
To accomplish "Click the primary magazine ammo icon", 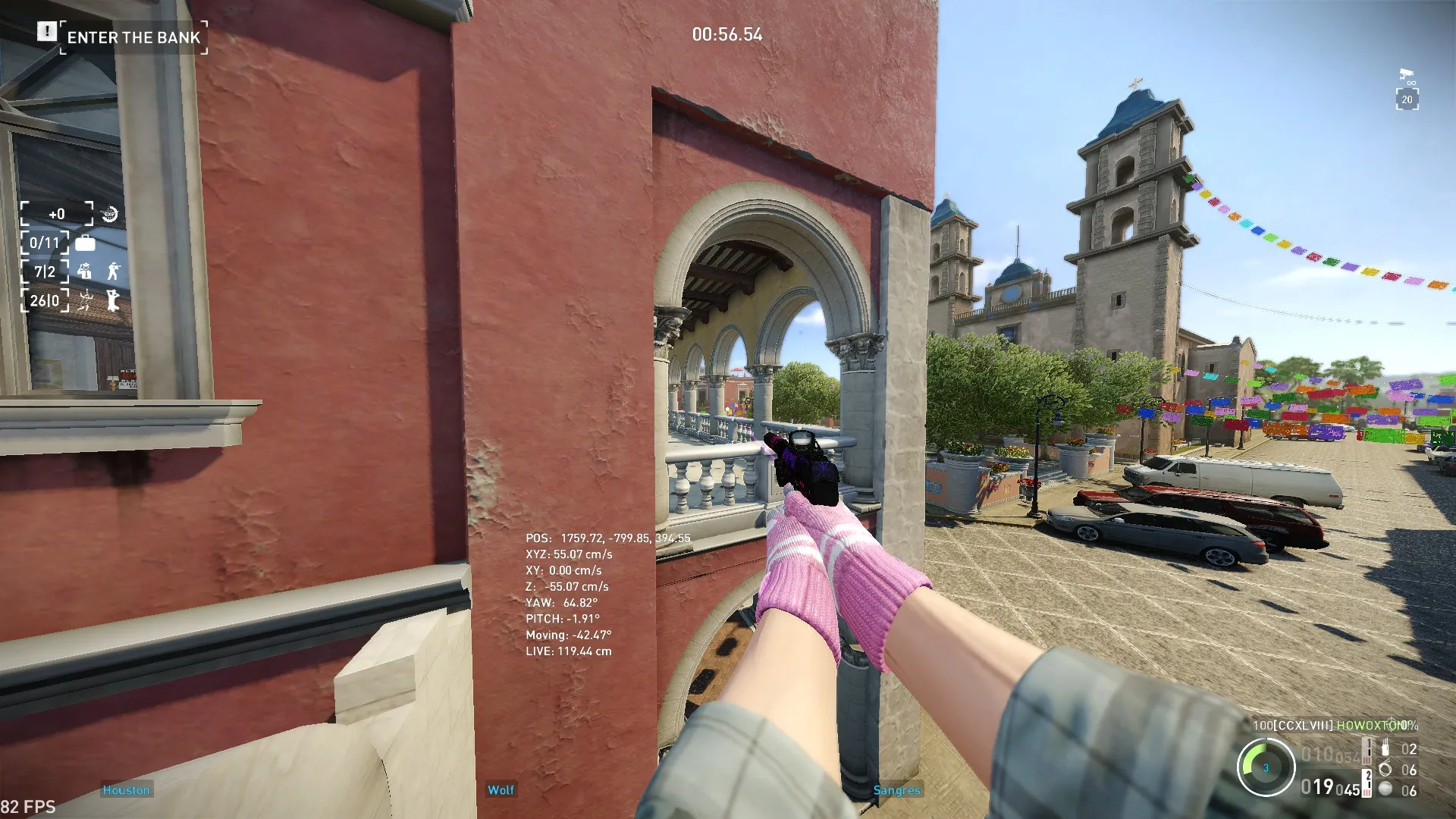I will tap(1366, 752).
